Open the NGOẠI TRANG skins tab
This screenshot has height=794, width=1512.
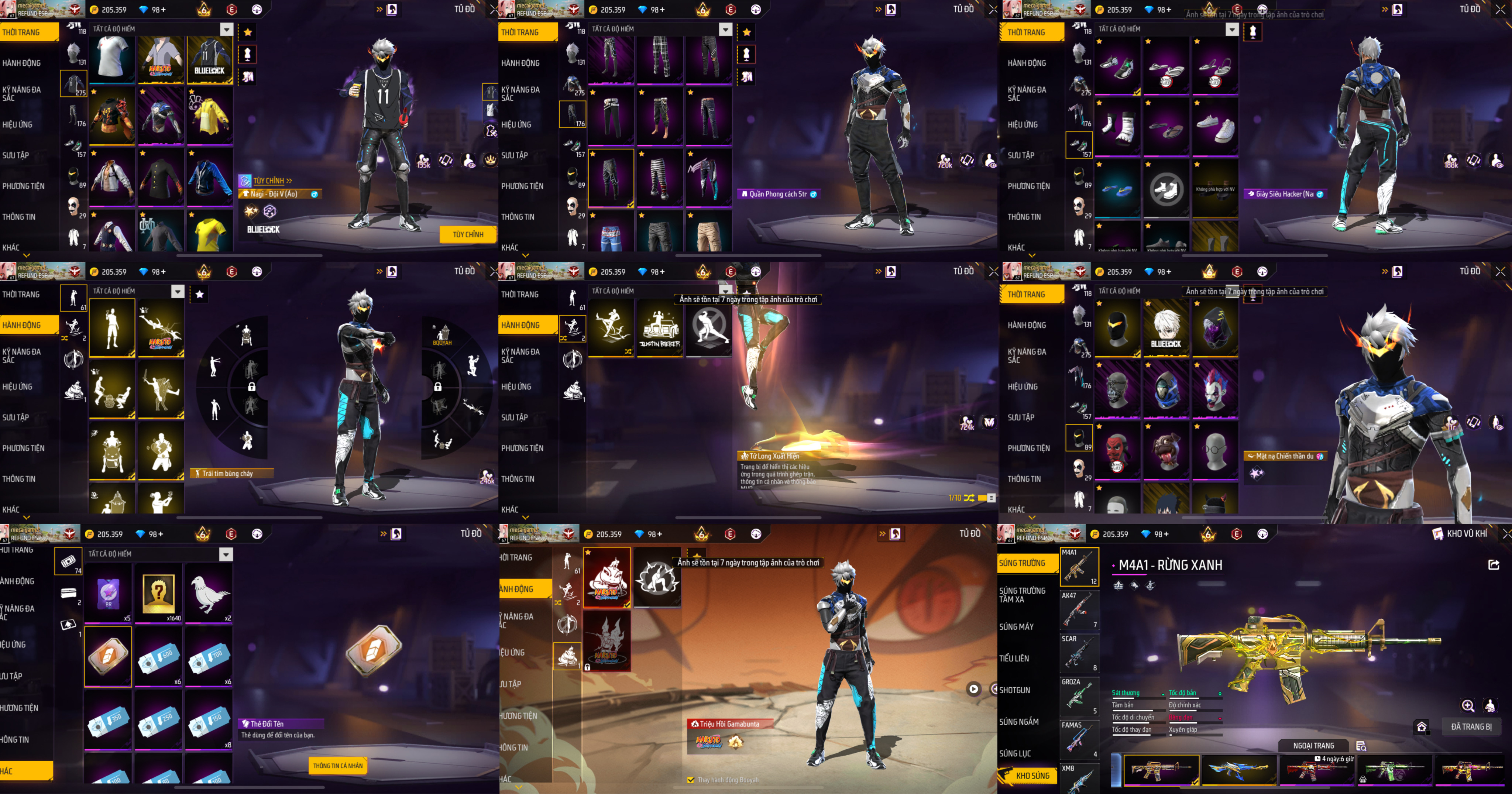click(x=1314, y=745)
